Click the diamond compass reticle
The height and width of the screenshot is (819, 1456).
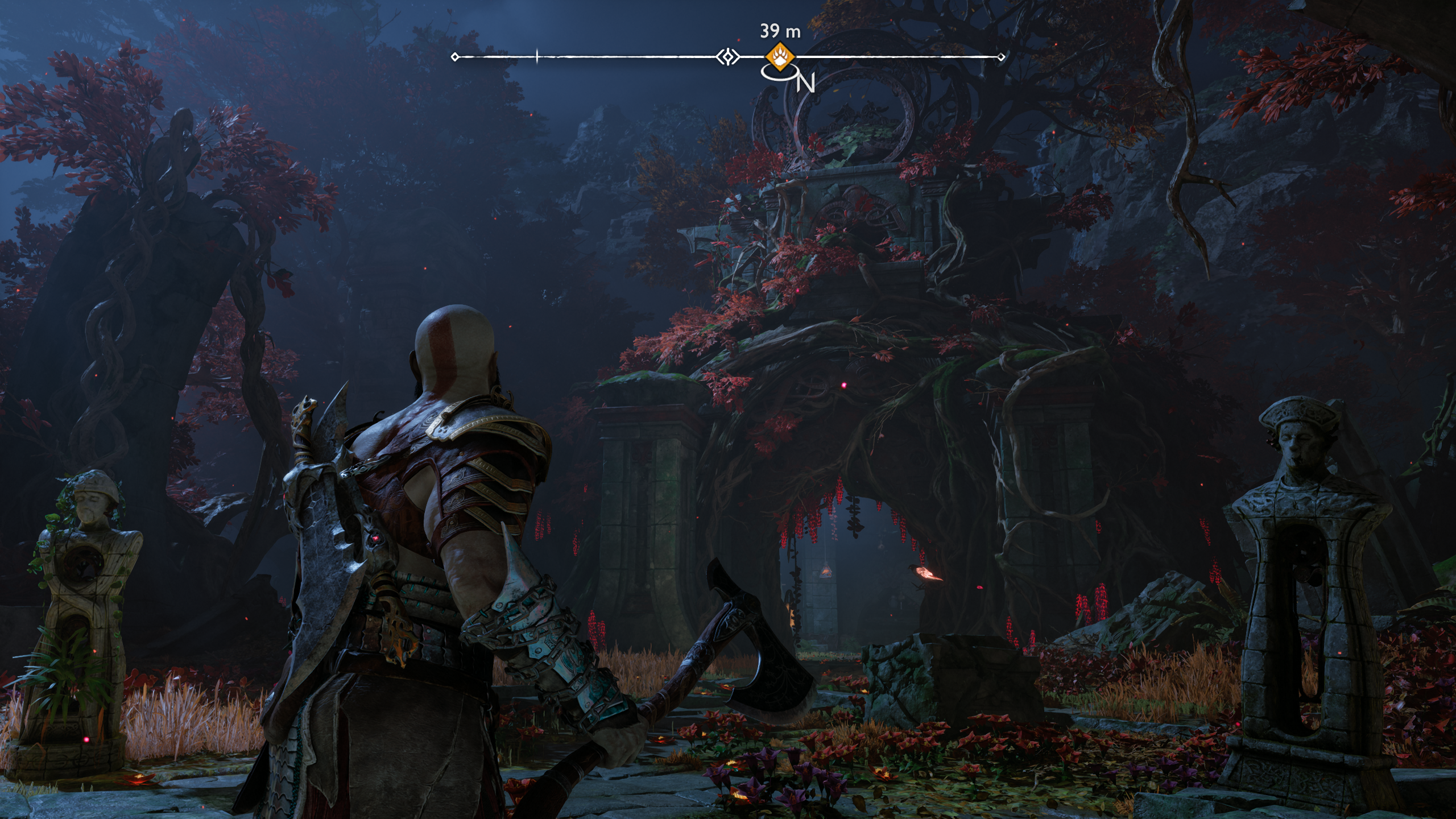point(727,57)
